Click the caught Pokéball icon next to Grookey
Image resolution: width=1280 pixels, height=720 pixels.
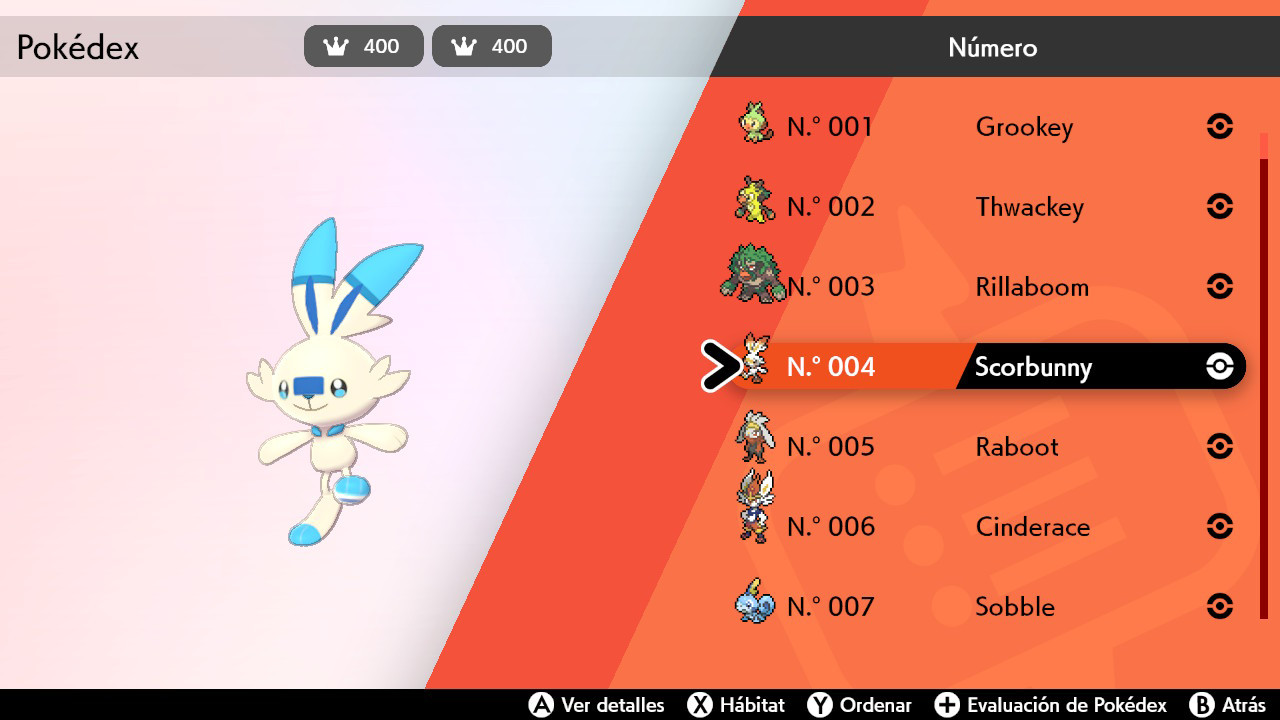1219,126
